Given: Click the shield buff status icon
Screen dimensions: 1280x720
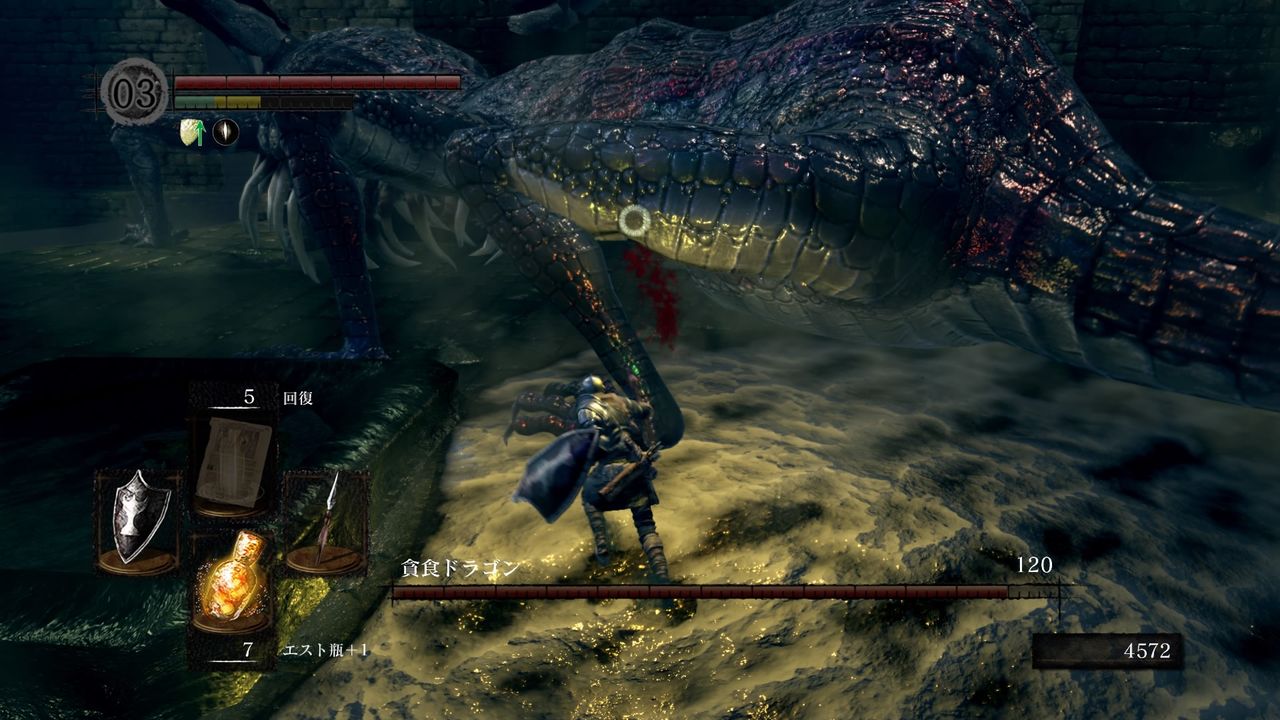Looking at the screenshot, I should (x=191, y=132).
